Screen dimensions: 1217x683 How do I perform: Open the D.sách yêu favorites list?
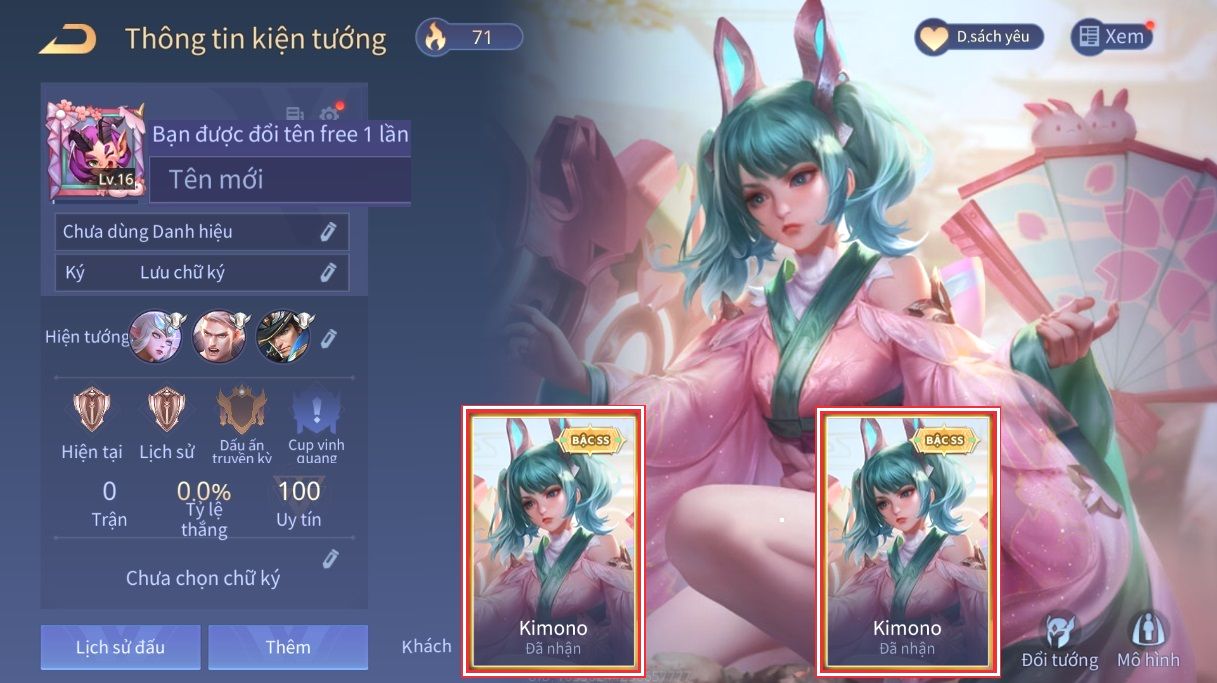point(979,38)
